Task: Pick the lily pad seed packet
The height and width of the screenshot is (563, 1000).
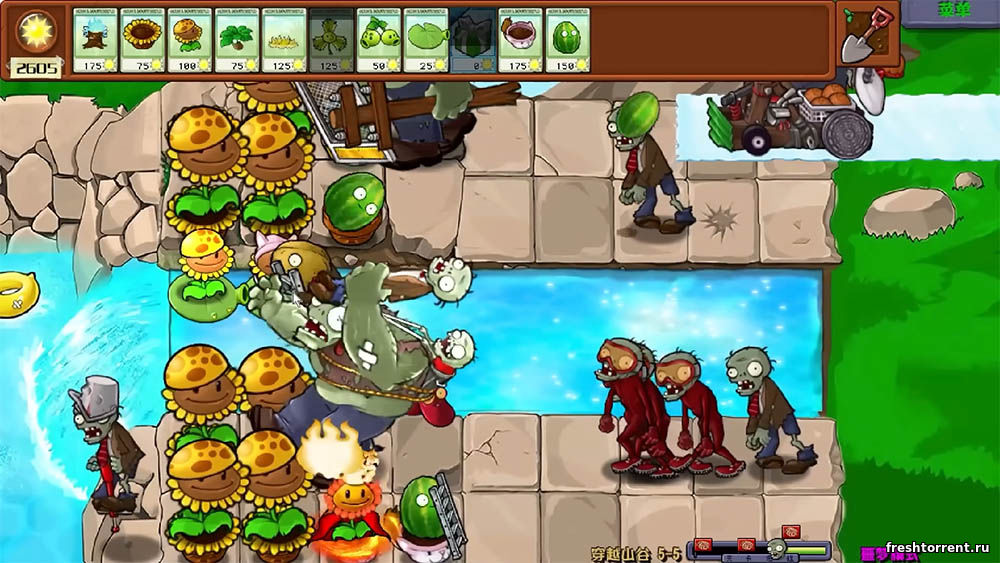Action: click(427, 40)
